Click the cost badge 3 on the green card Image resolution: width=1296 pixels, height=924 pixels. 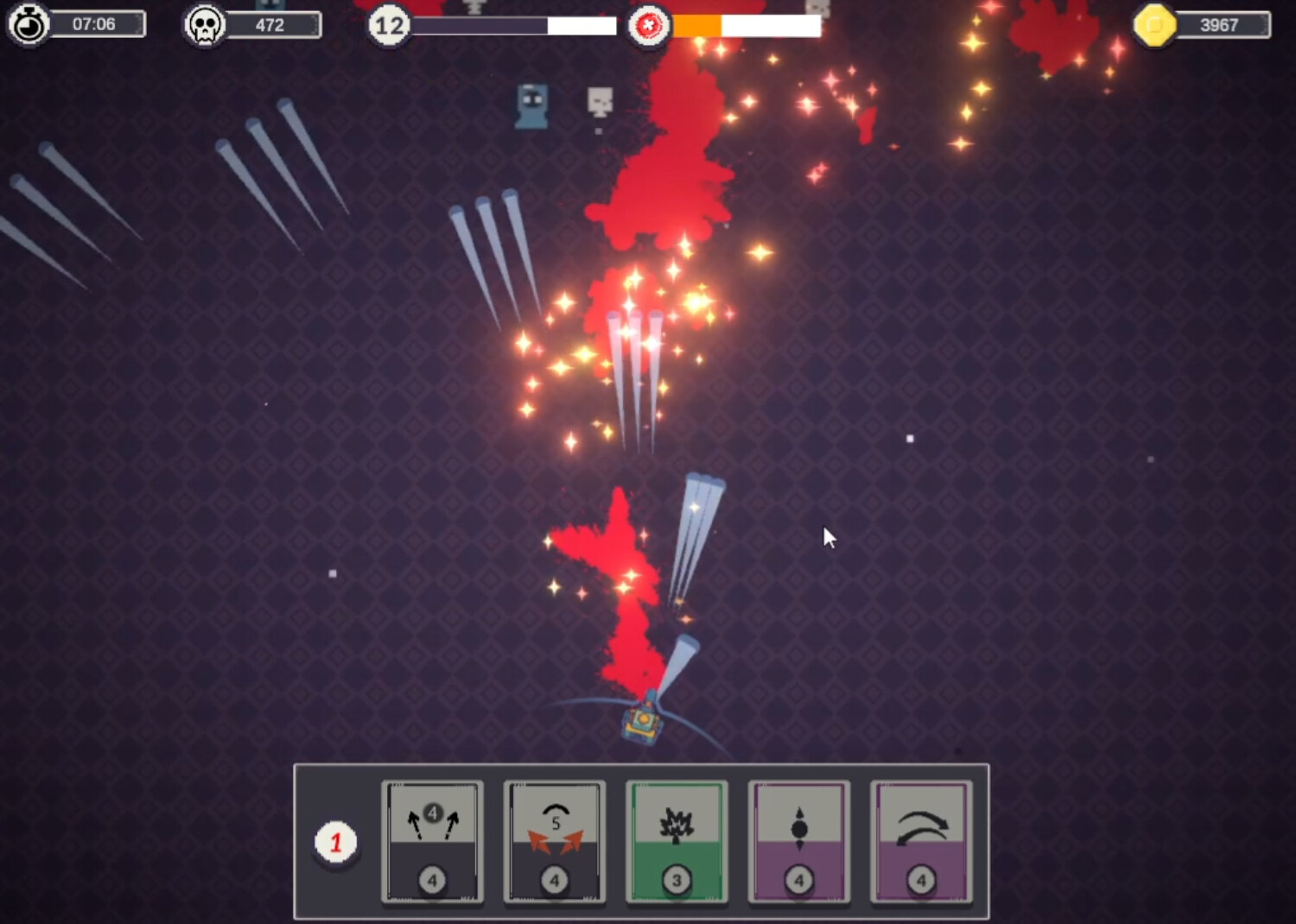[677, 881]
